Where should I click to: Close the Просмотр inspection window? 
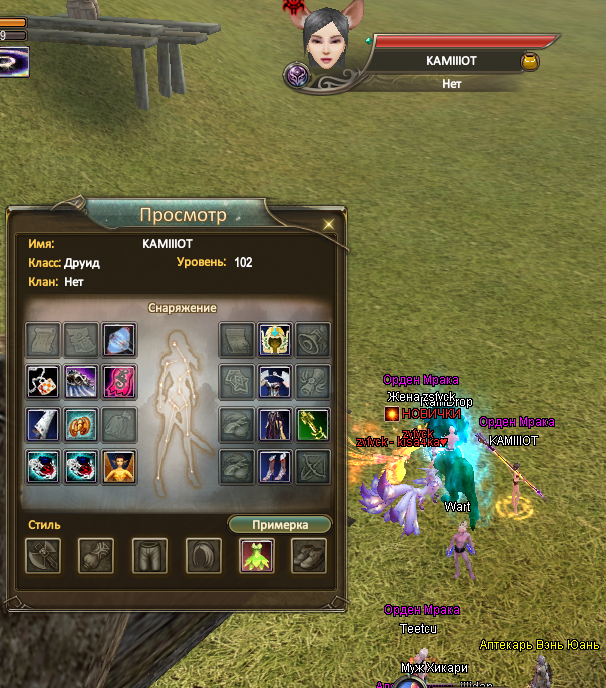click(328, 224)
